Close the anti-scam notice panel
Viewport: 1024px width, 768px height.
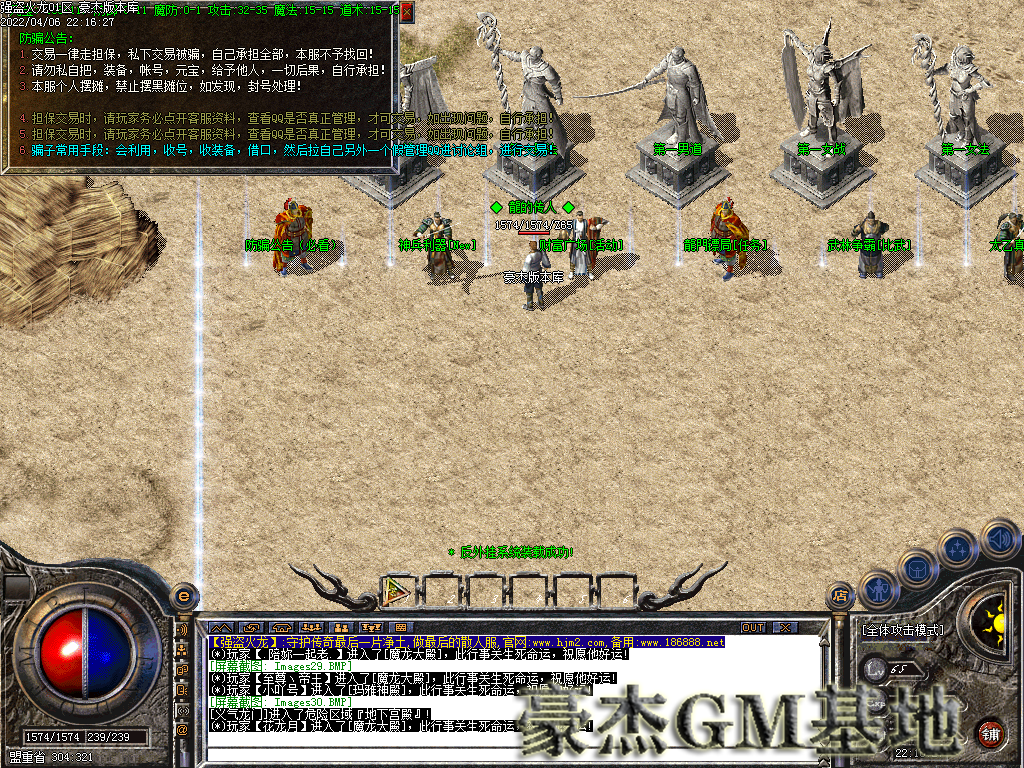click(x=407, y=11)
